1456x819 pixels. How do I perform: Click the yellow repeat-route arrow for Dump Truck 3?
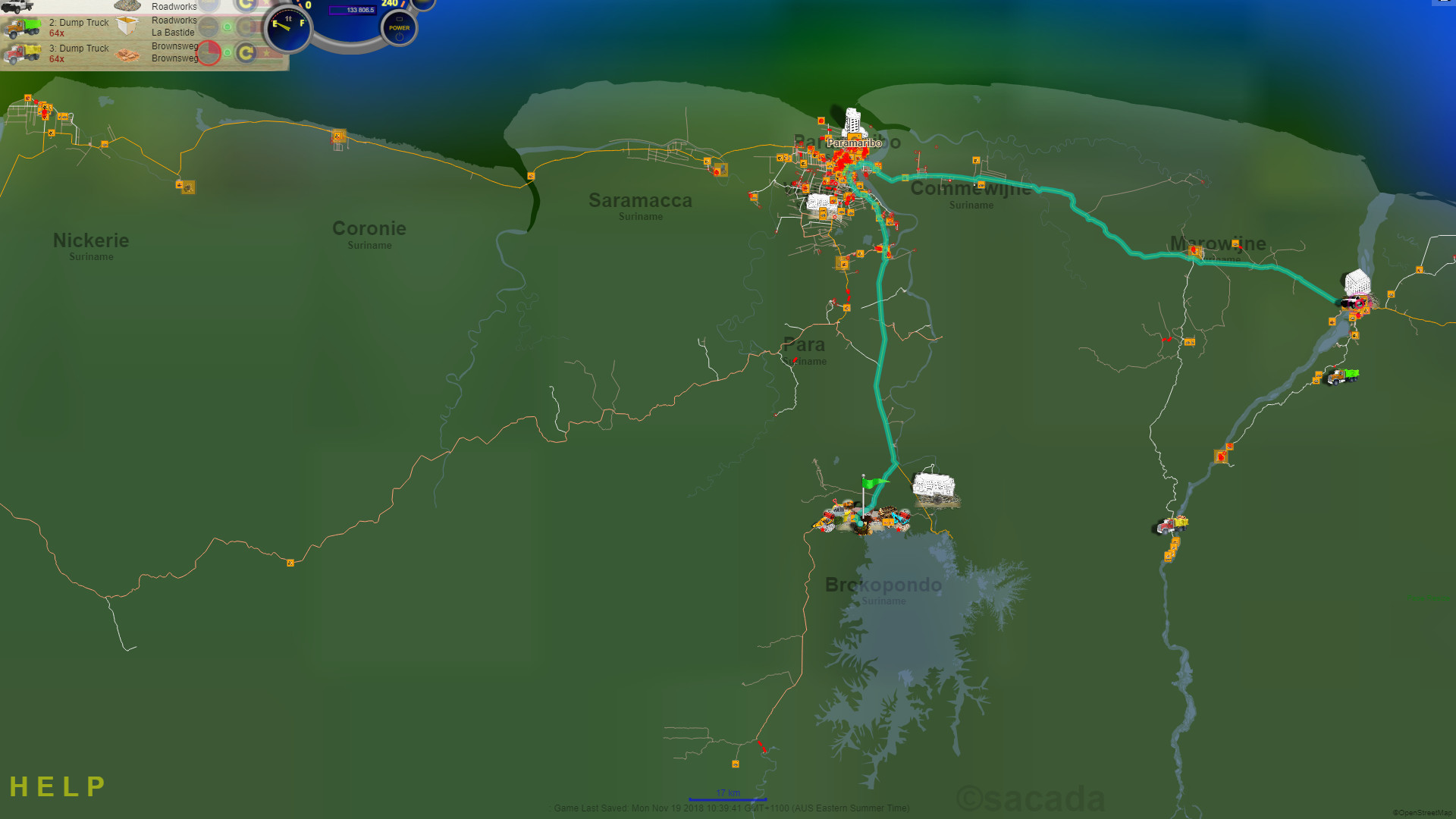[x=246, y=55]
